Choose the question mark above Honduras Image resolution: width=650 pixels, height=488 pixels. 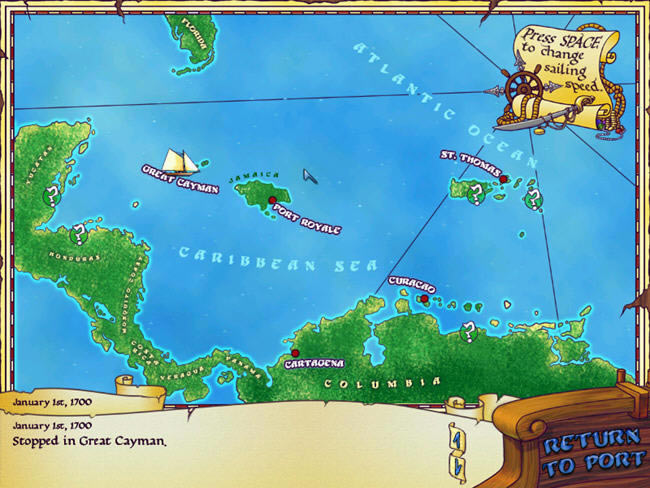(x=78, y=236)
